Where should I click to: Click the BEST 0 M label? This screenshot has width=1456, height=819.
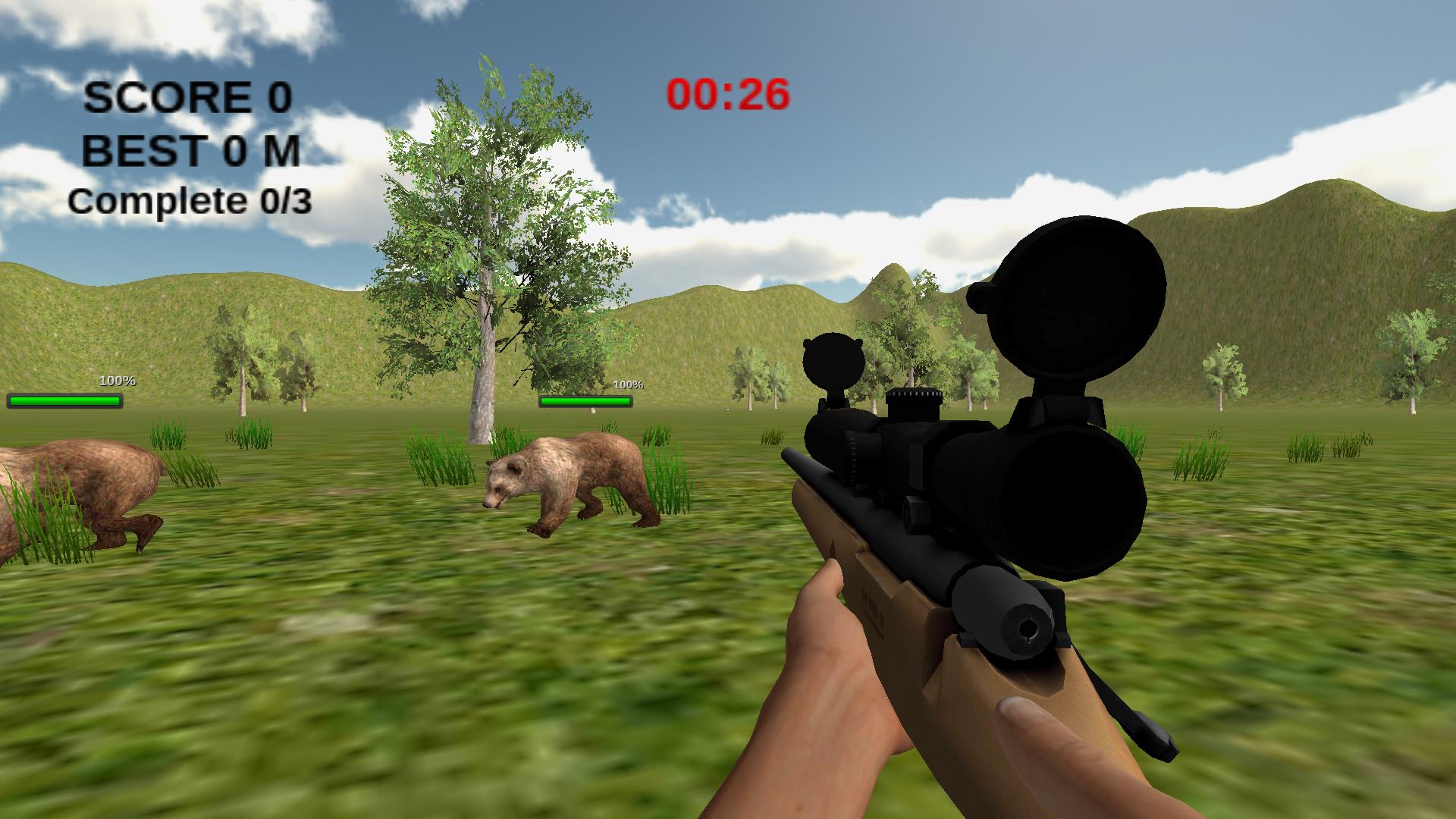(192, 153)
